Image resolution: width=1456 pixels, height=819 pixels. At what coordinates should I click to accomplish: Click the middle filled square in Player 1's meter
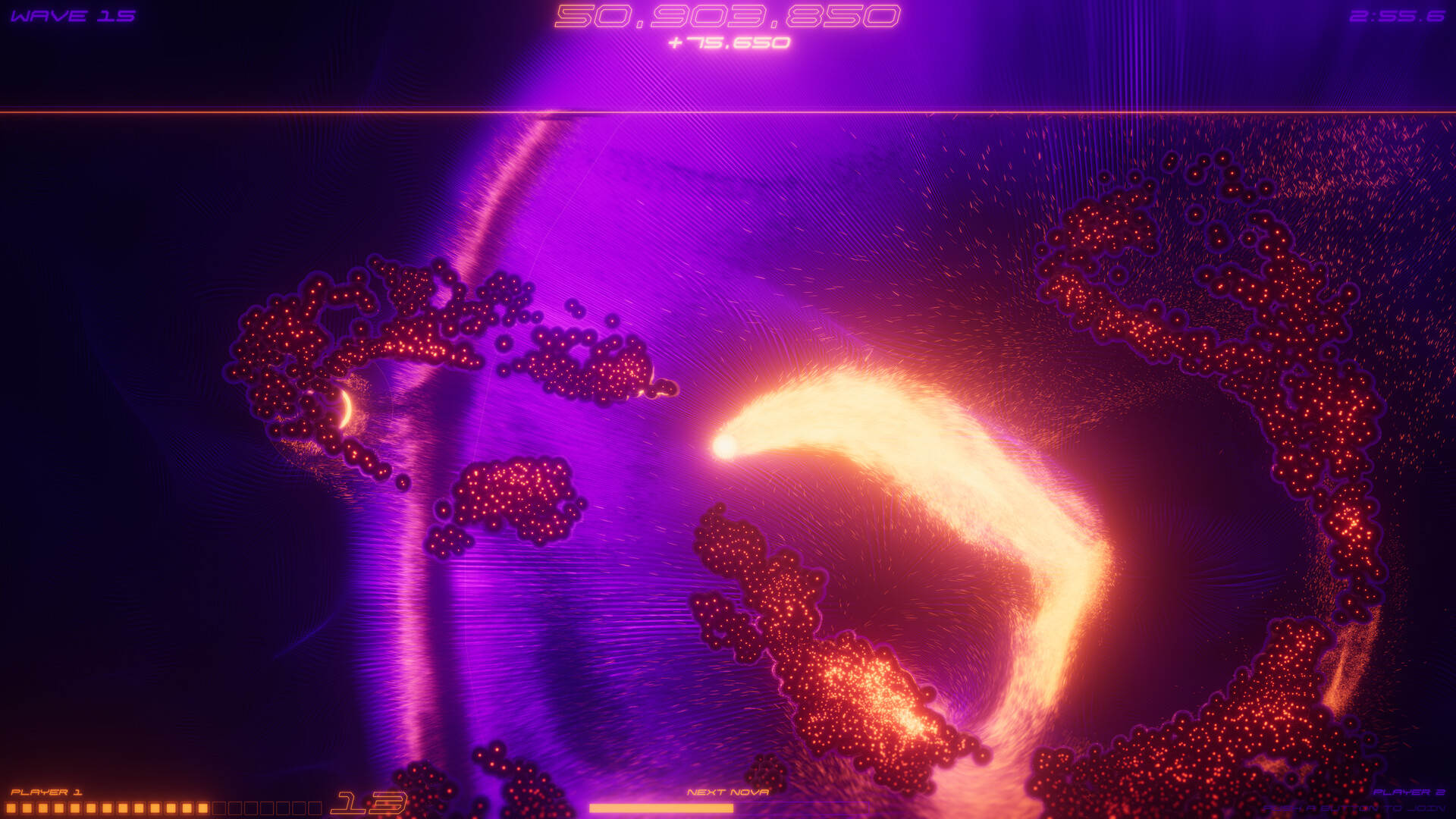coord(106,807)
